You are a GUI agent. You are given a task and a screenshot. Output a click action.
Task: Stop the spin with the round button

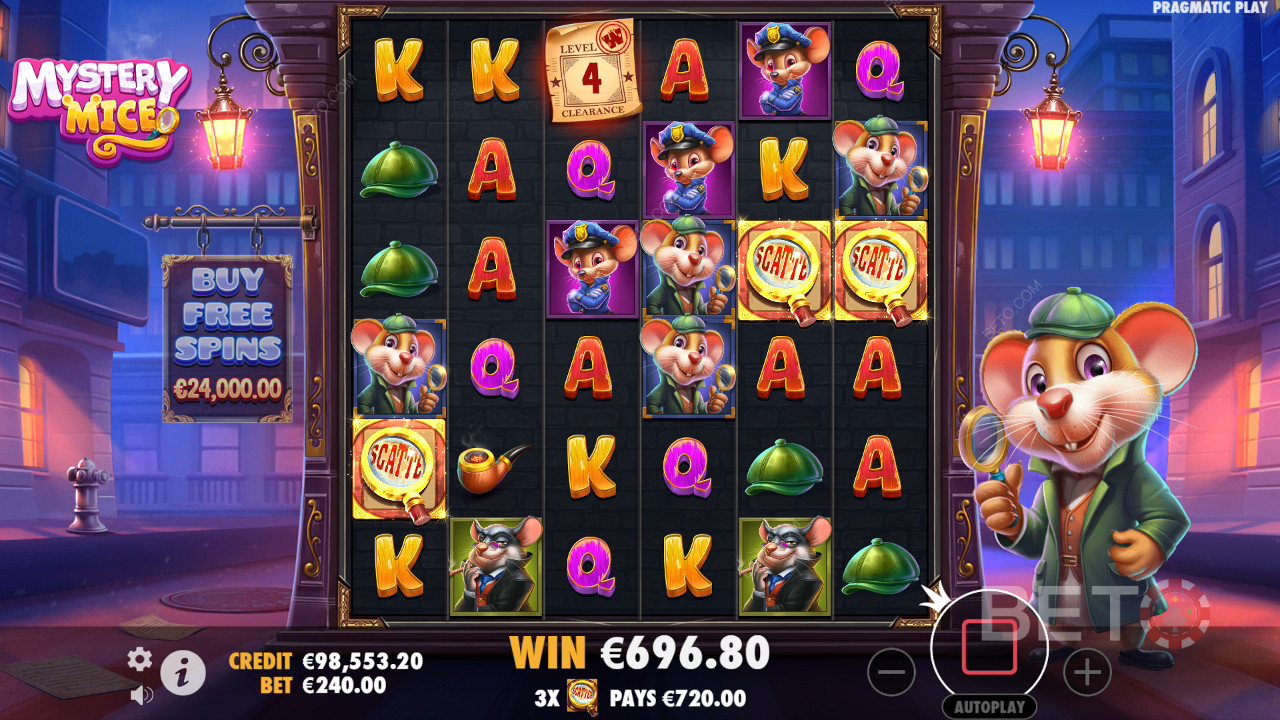(x=989, y=647)
